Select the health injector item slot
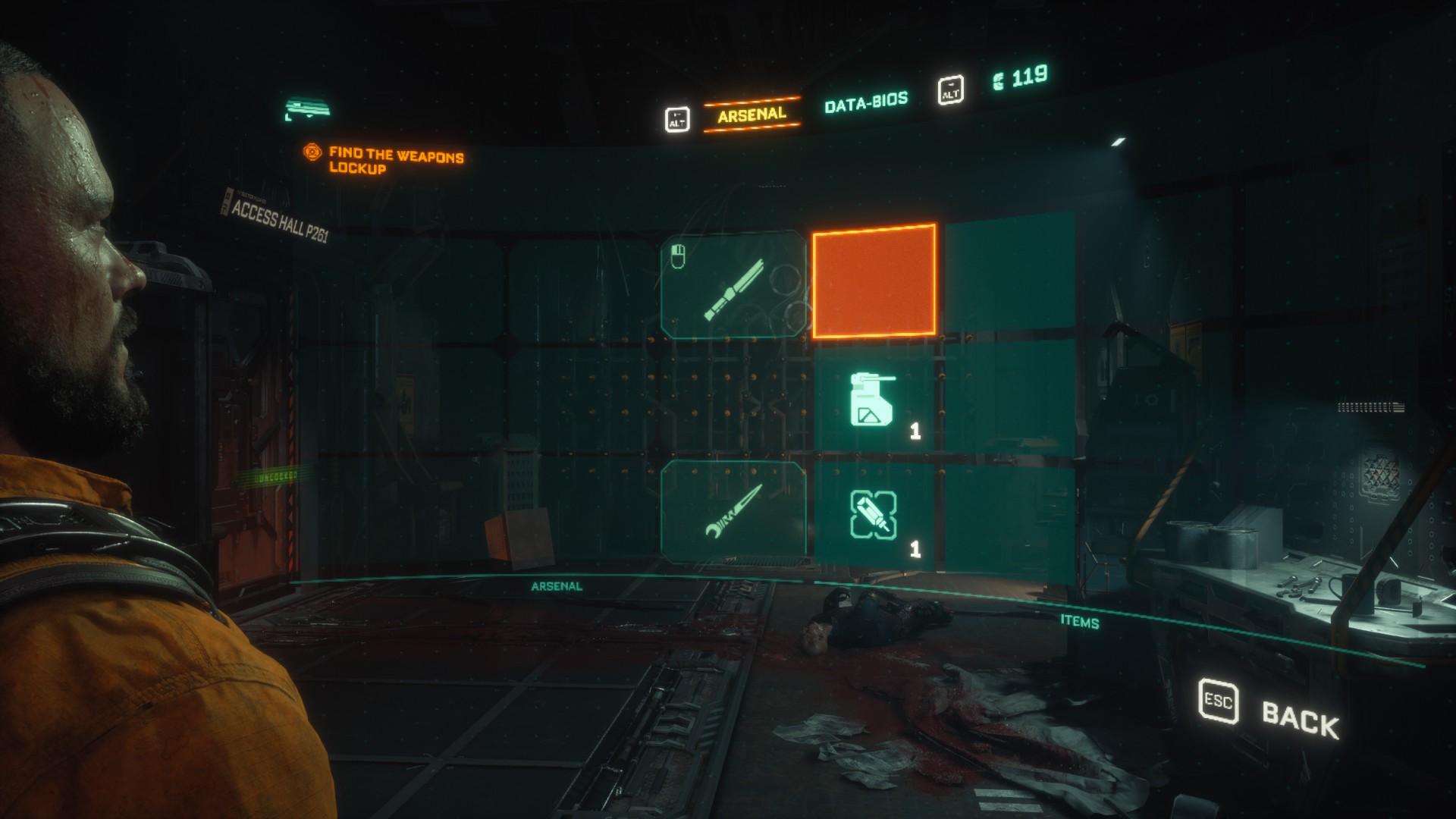This screenshot has height=819, width=1456. [874, 516]
